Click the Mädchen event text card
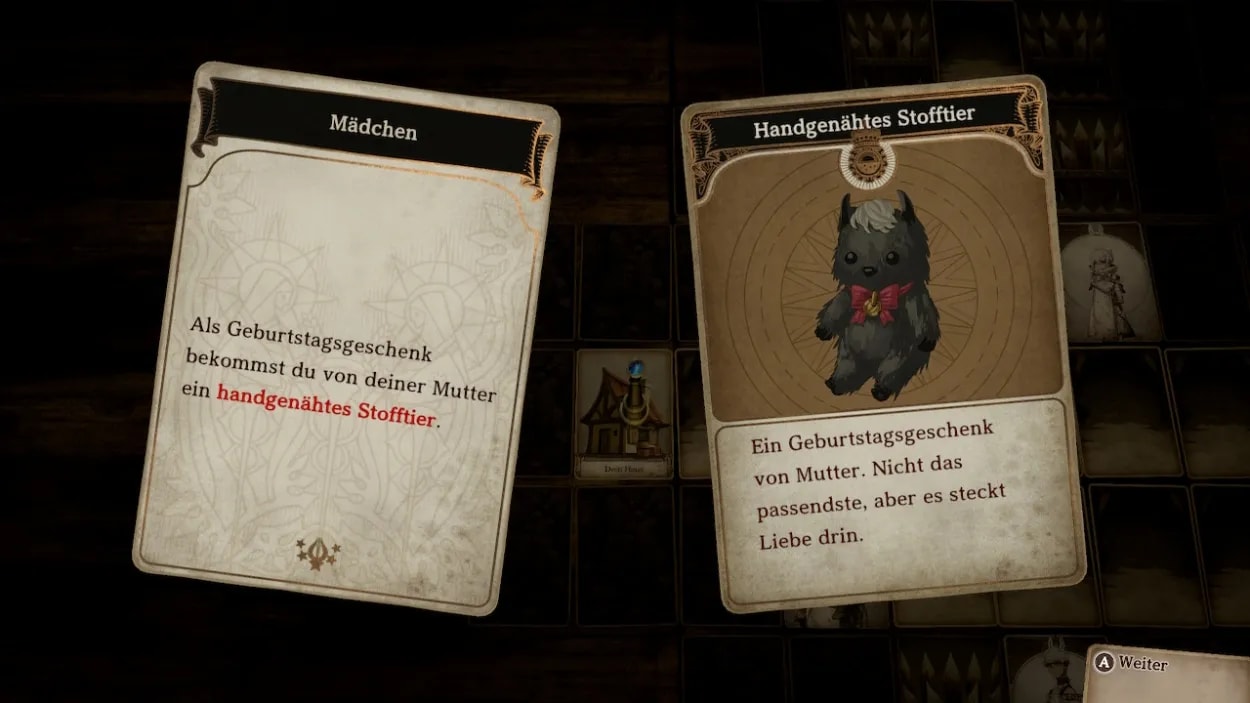Image resolution: width=1250 pixels, height=703 pixels. [345, 340]
